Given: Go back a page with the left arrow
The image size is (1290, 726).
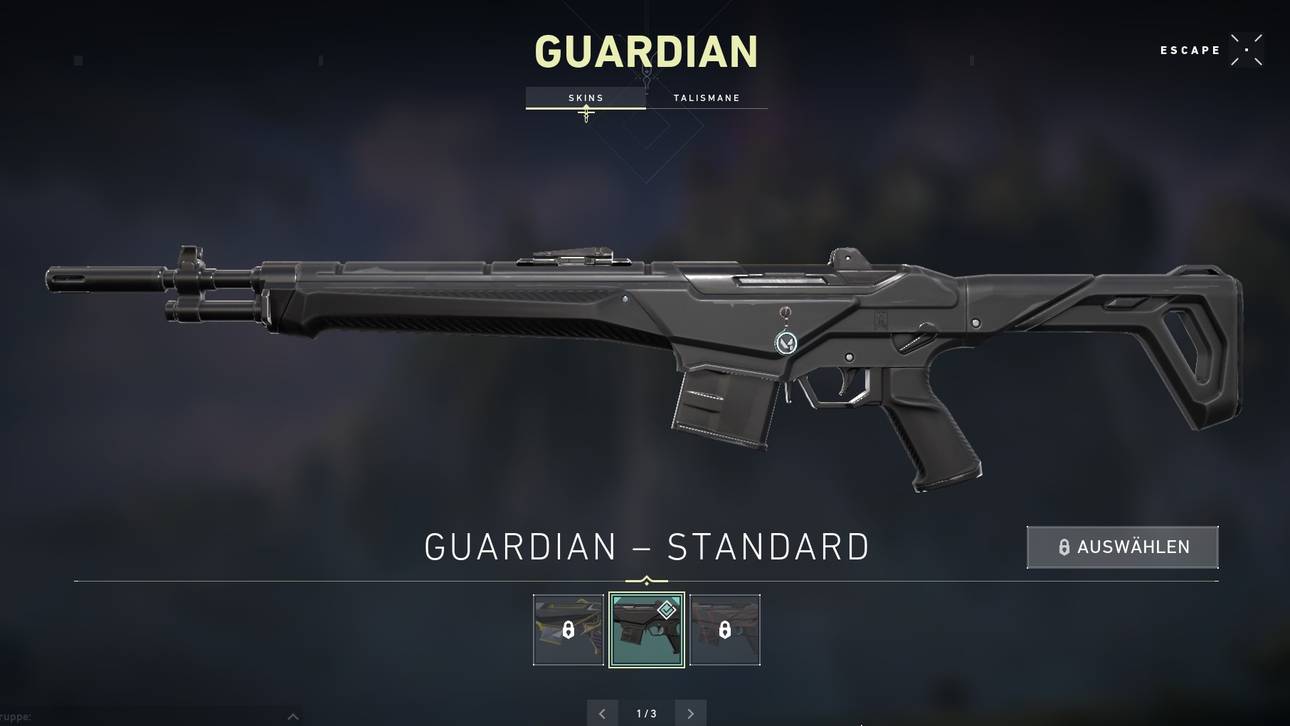Looking at the screenshot, I should click(x=601, y=712).
